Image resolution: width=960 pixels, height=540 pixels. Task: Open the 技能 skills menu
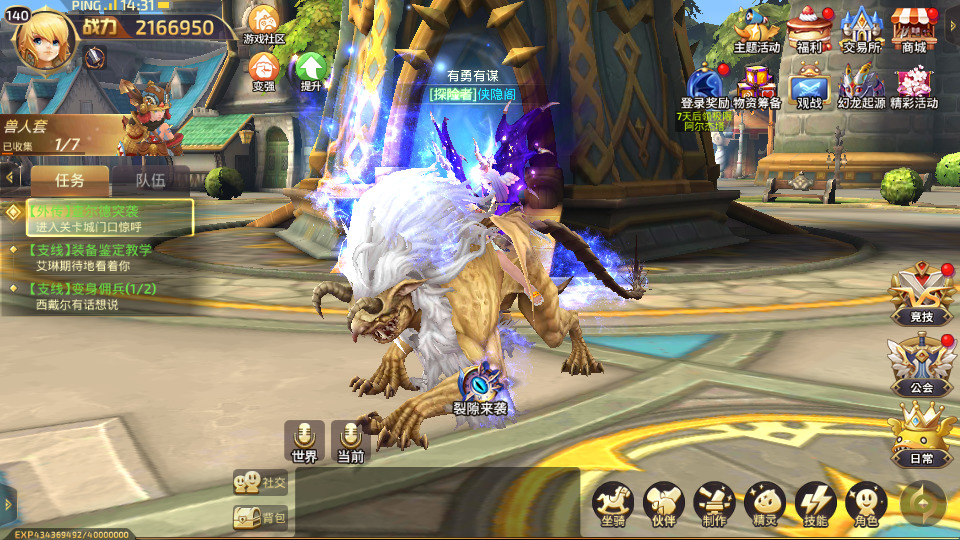[x=815, y=504]
